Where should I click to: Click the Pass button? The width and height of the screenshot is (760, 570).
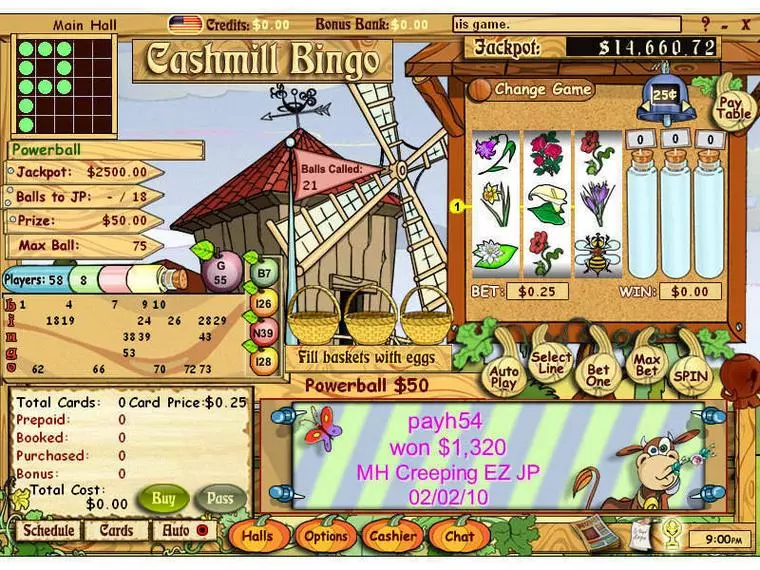[x=220, y=497]
